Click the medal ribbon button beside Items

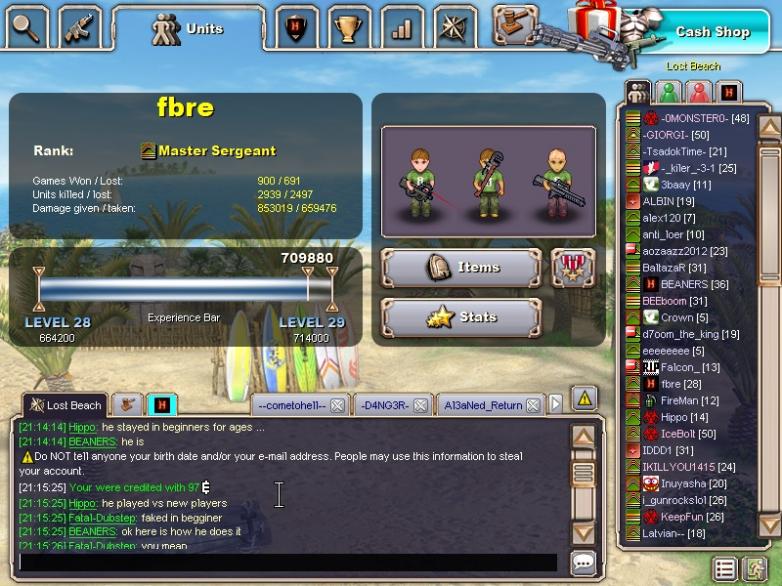pos(573,268)
